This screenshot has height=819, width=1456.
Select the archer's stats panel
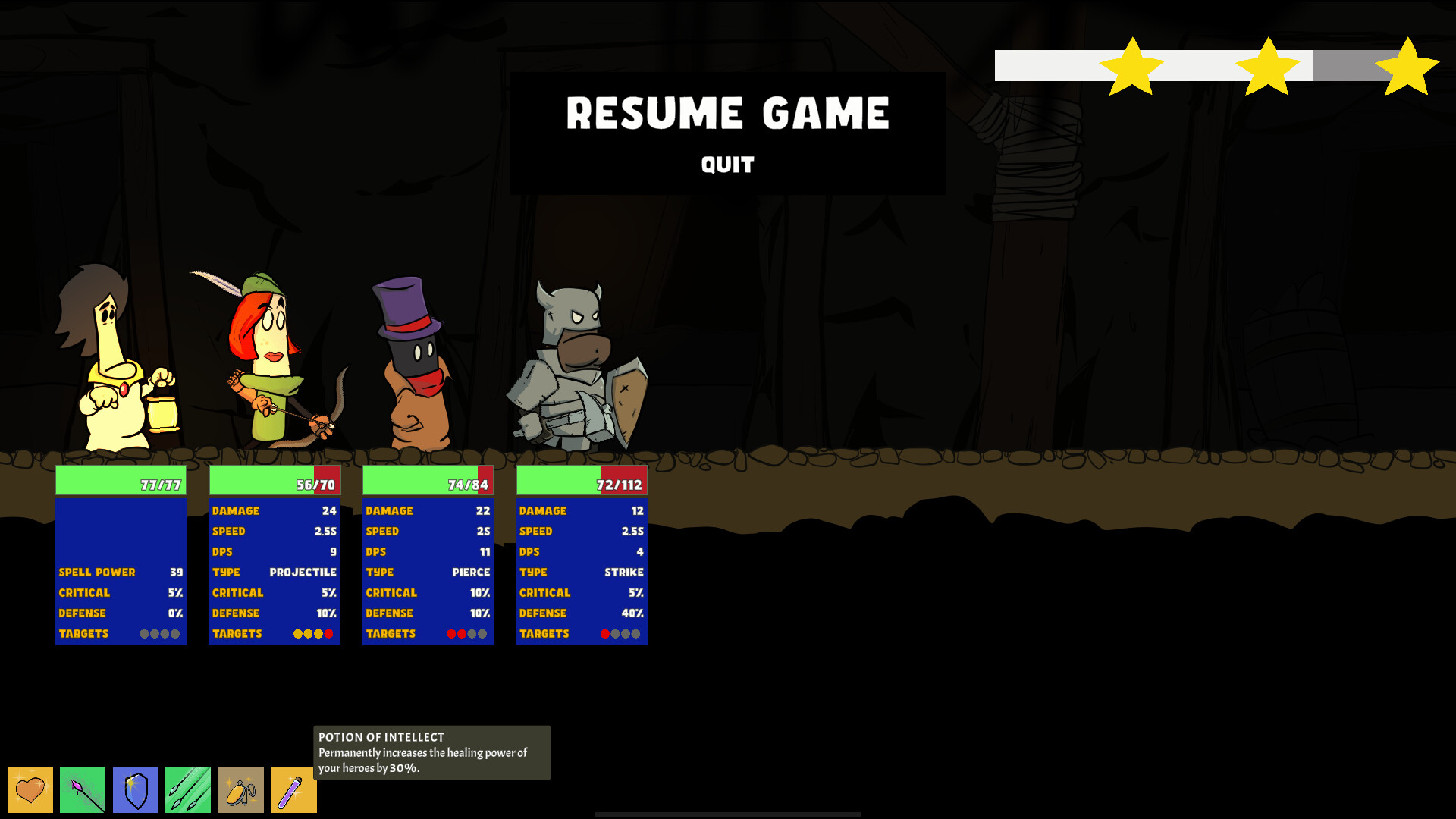click(x=275, y=569)
